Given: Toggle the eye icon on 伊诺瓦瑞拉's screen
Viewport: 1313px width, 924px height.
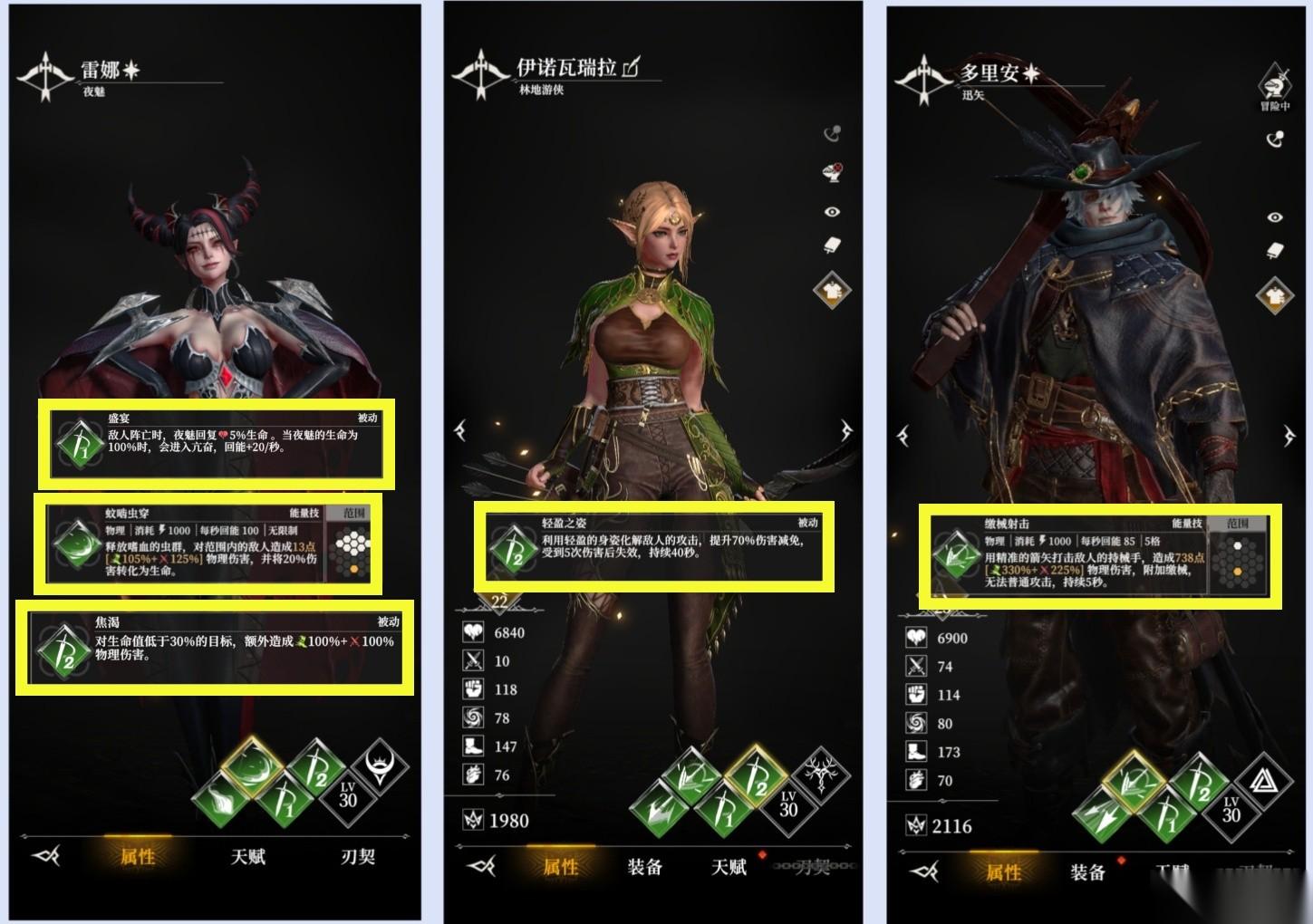Looking at the screenshot, I should point(831,212).
